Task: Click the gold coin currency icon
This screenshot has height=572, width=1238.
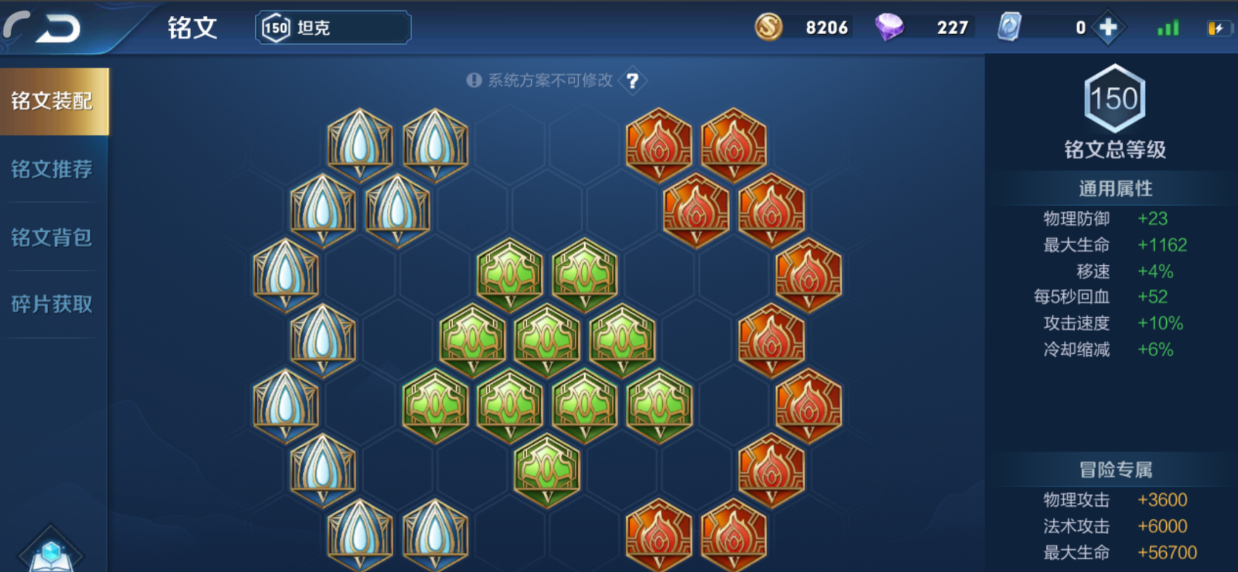Action: click(x=769, y=28)
